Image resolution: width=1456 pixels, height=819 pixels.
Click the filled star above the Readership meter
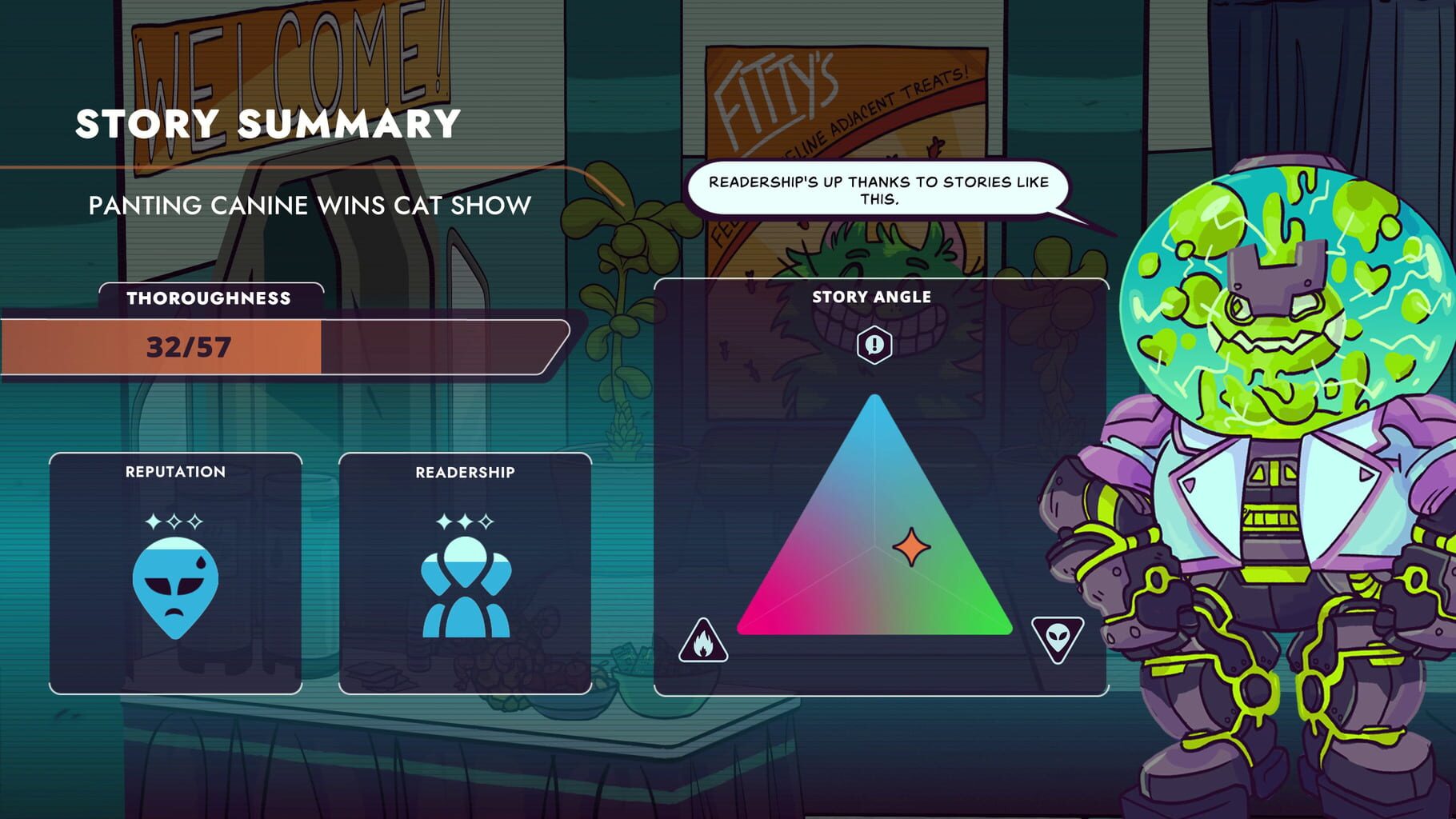click(x=442, y=521)
